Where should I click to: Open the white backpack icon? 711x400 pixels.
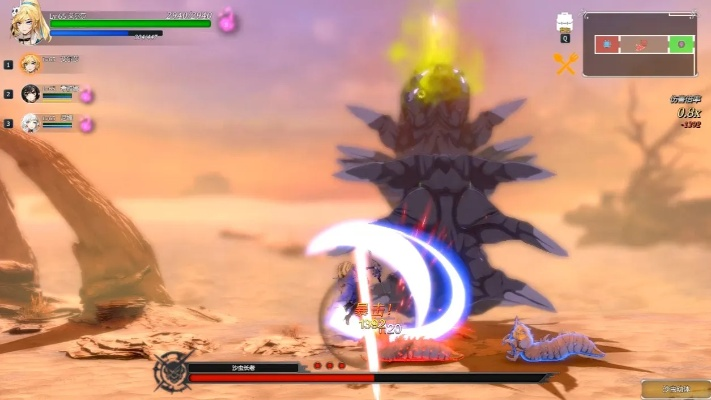tap(565, 23)
